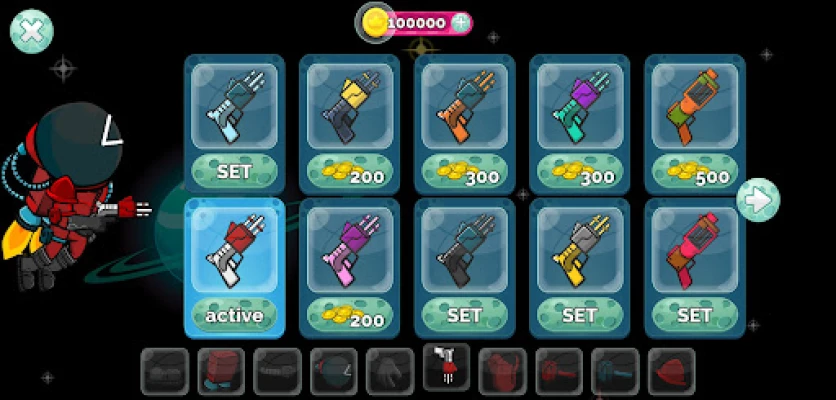The image size is (836, 400).
Task: Close the weapon shop with the X button
Action: click(x=31, y=30)
